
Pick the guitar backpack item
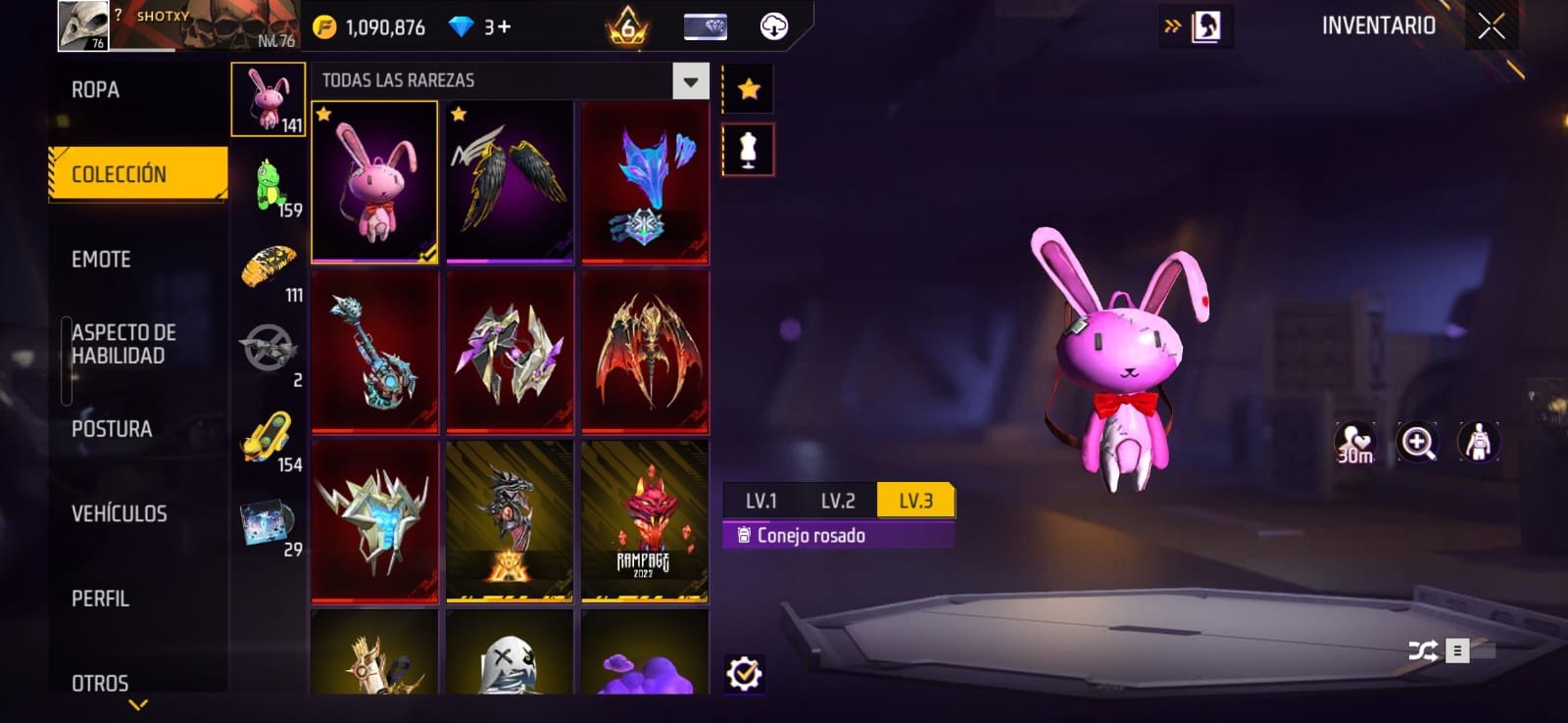pyautogui.click(x=374, y=352)
